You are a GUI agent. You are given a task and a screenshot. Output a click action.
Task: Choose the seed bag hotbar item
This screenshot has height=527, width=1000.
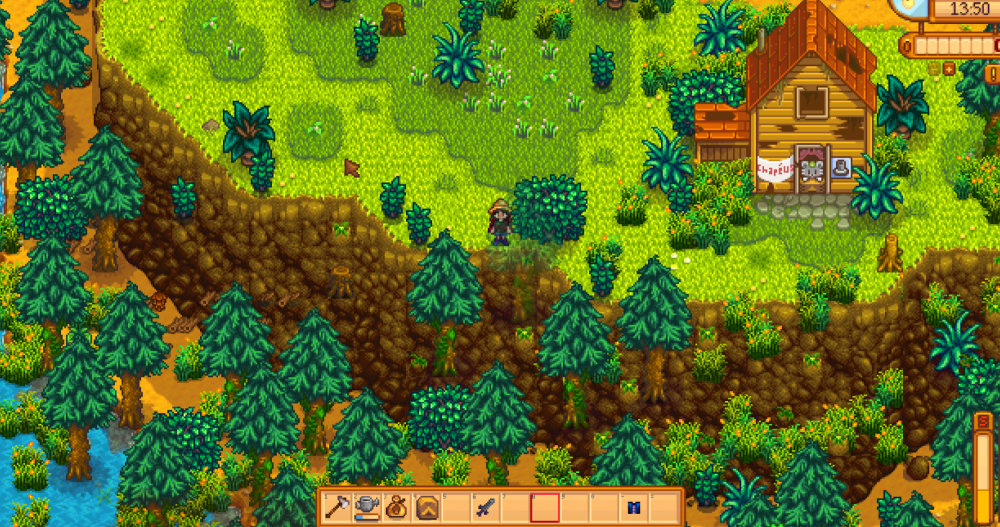coord(395,507)
